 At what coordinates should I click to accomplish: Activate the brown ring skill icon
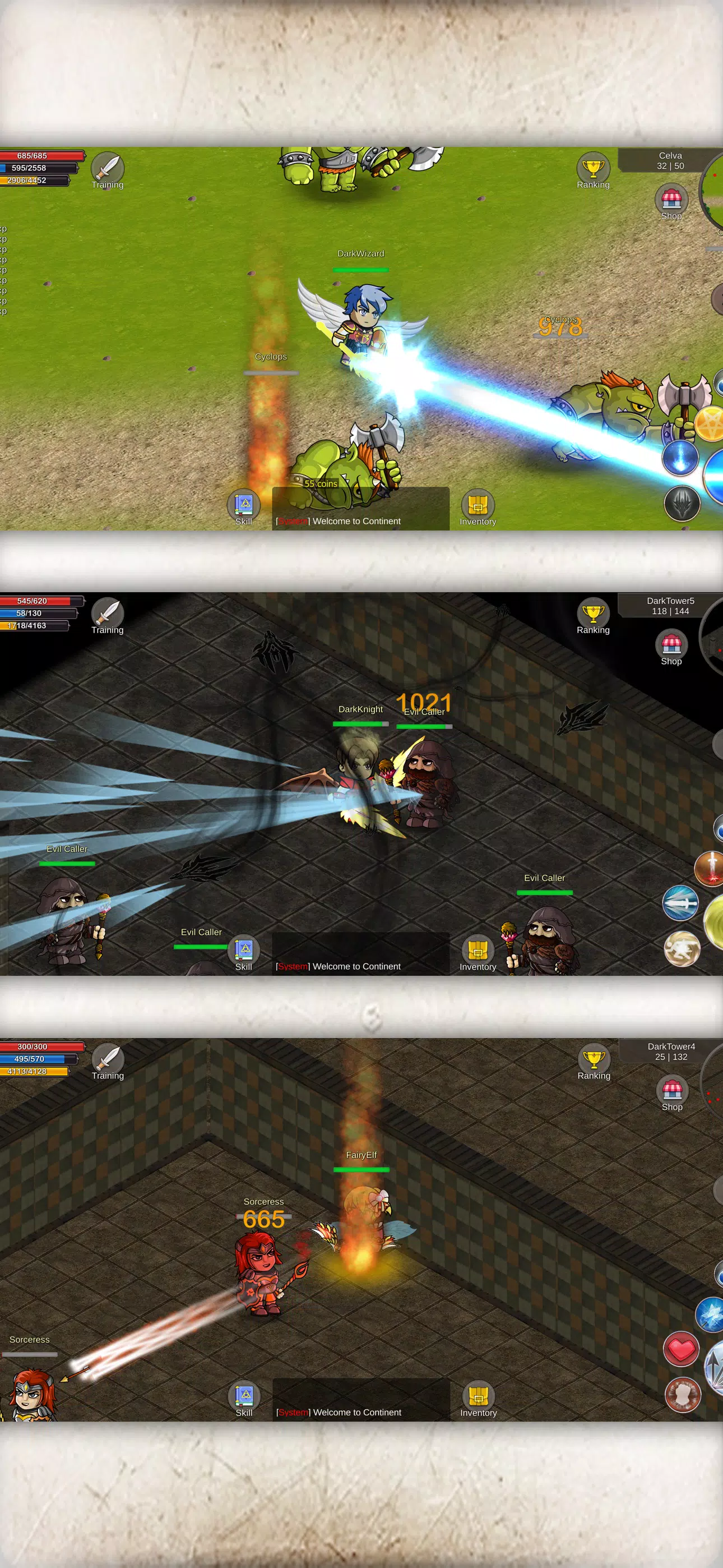pyautogui.click(x=682, y=1395)
